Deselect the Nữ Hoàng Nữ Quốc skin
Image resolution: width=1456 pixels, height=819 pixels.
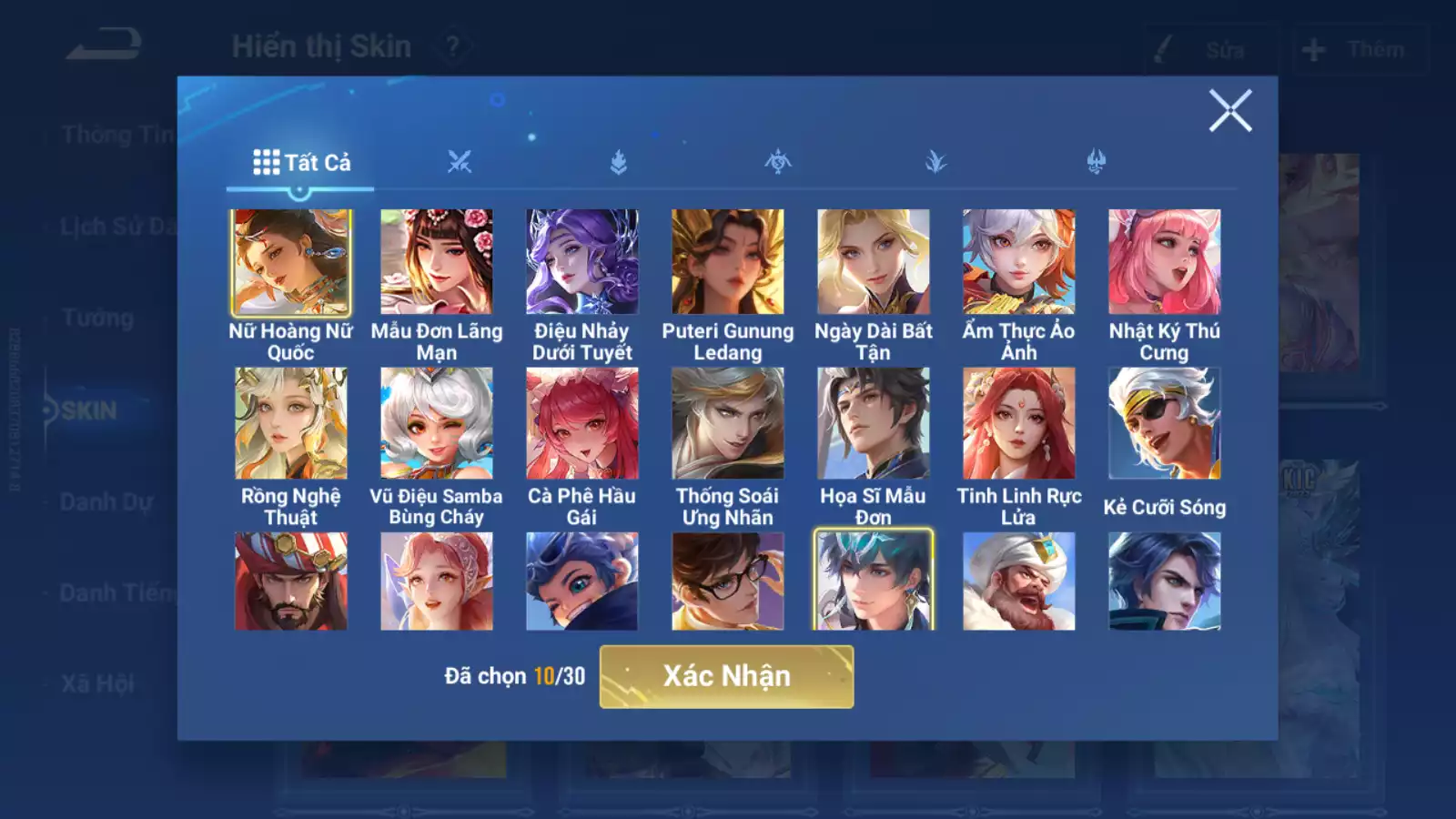(292, 261)
